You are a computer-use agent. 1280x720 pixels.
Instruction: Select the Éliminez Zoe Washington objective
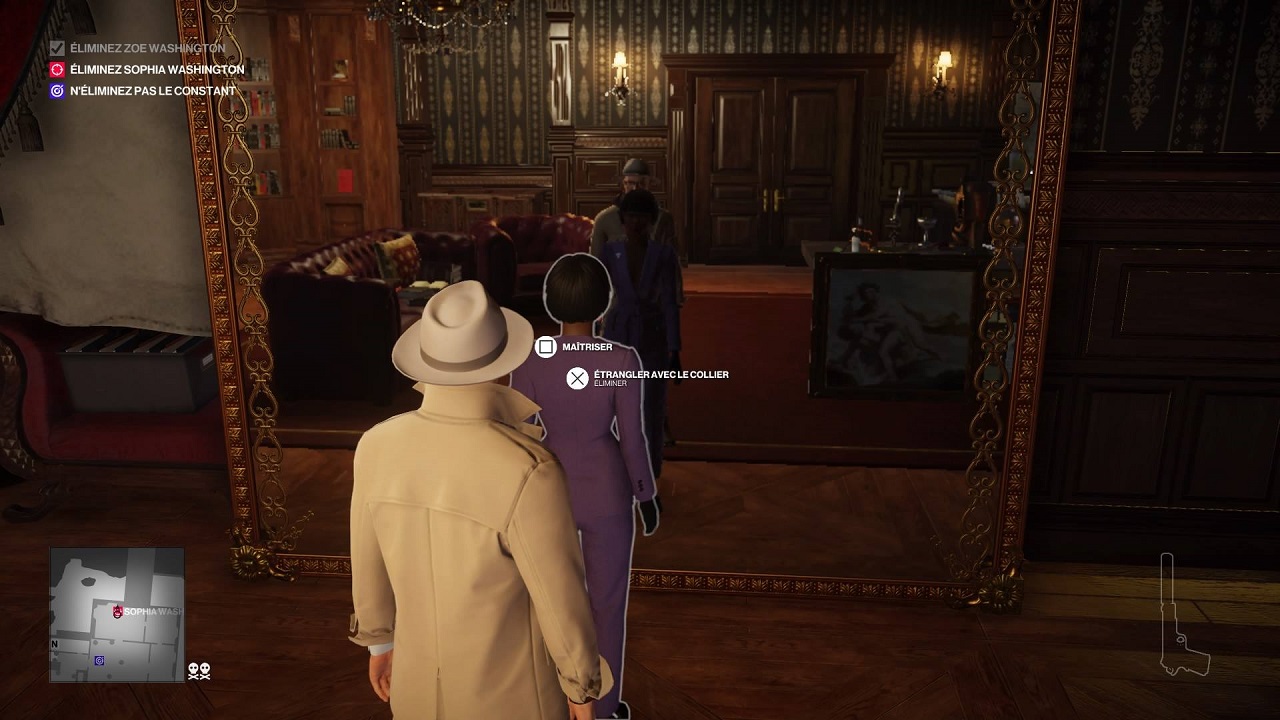(147, 48)
